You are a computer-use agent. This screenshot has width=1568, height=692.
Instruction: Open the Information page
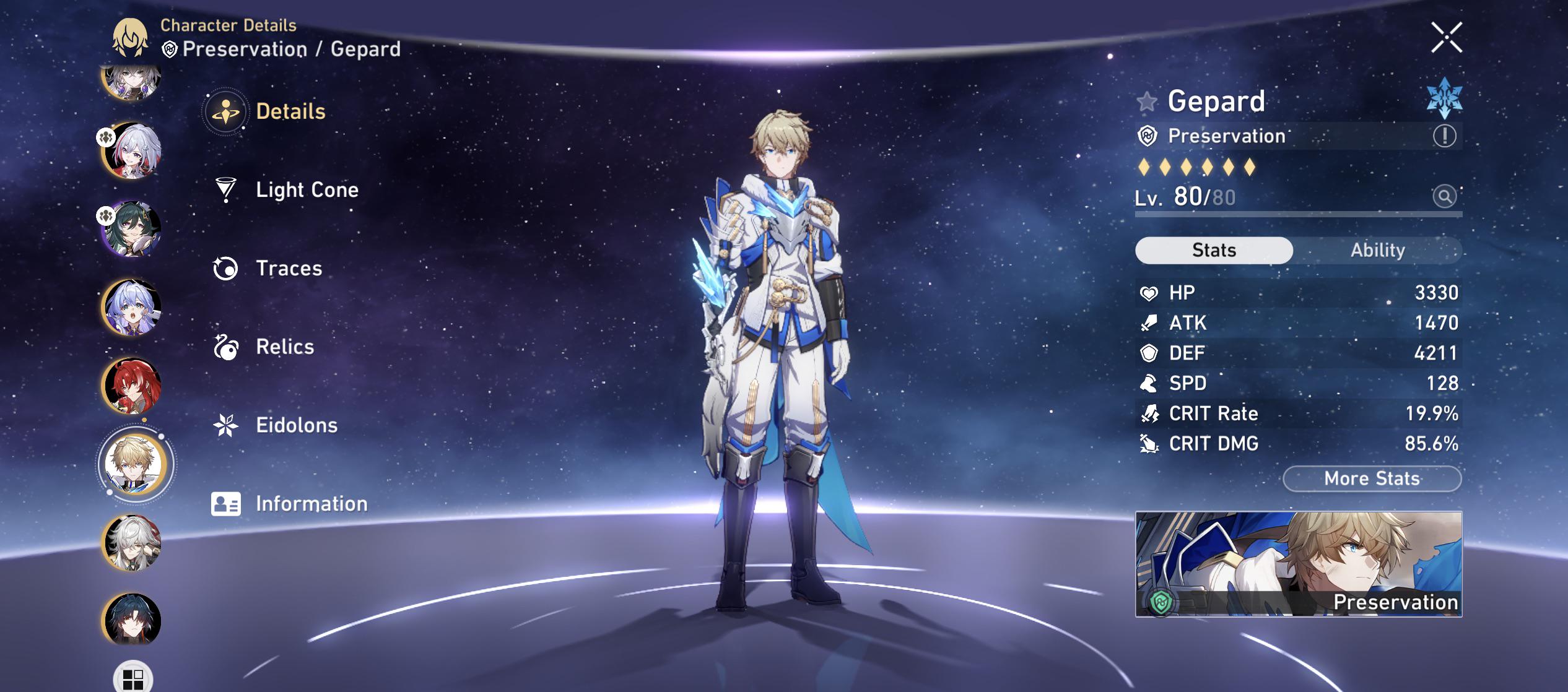coord(311,504)
